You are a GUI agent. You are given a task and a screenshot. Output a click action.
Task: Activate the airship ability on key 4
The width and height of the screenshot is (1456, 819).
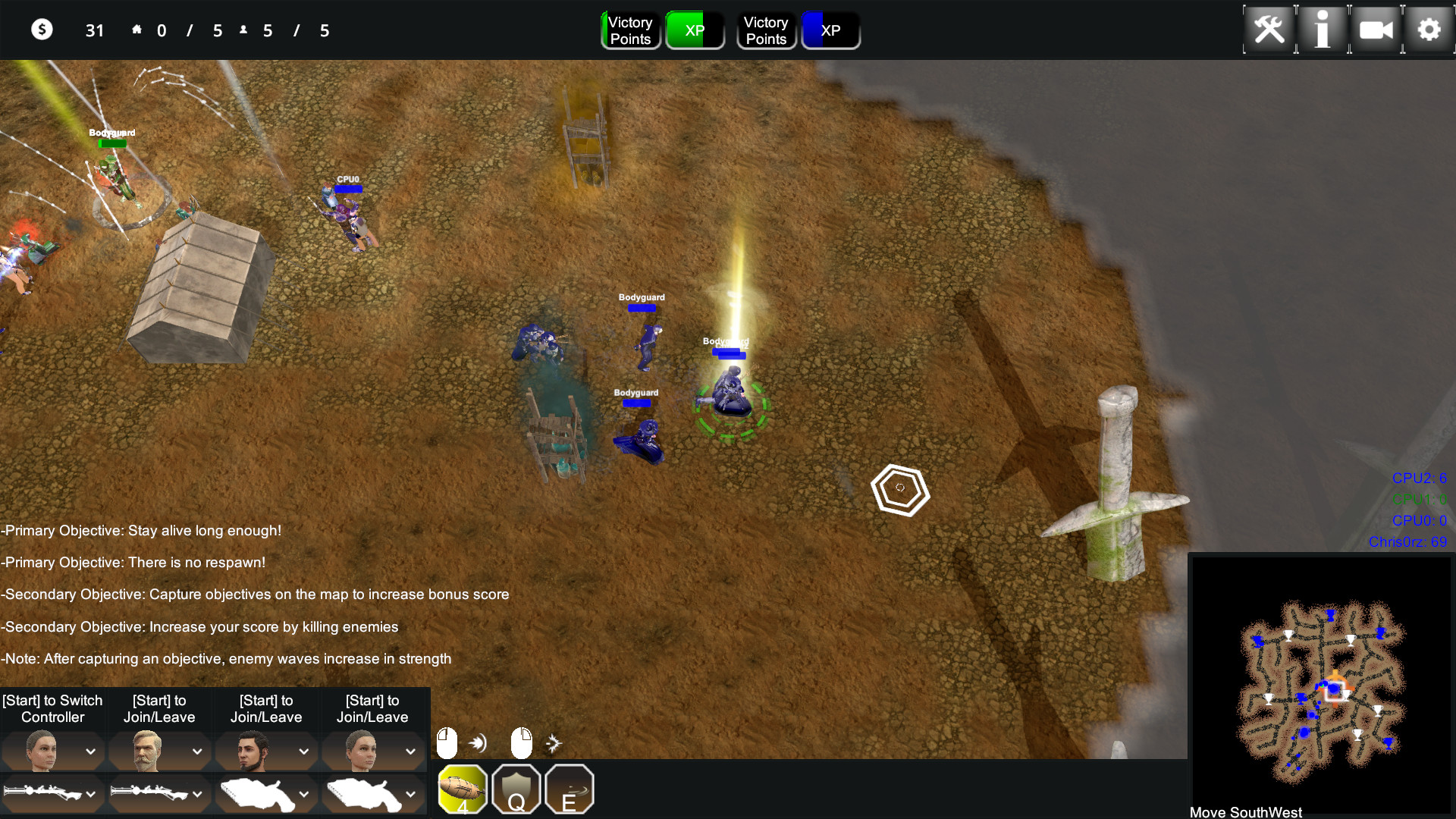tap(463, 789)
